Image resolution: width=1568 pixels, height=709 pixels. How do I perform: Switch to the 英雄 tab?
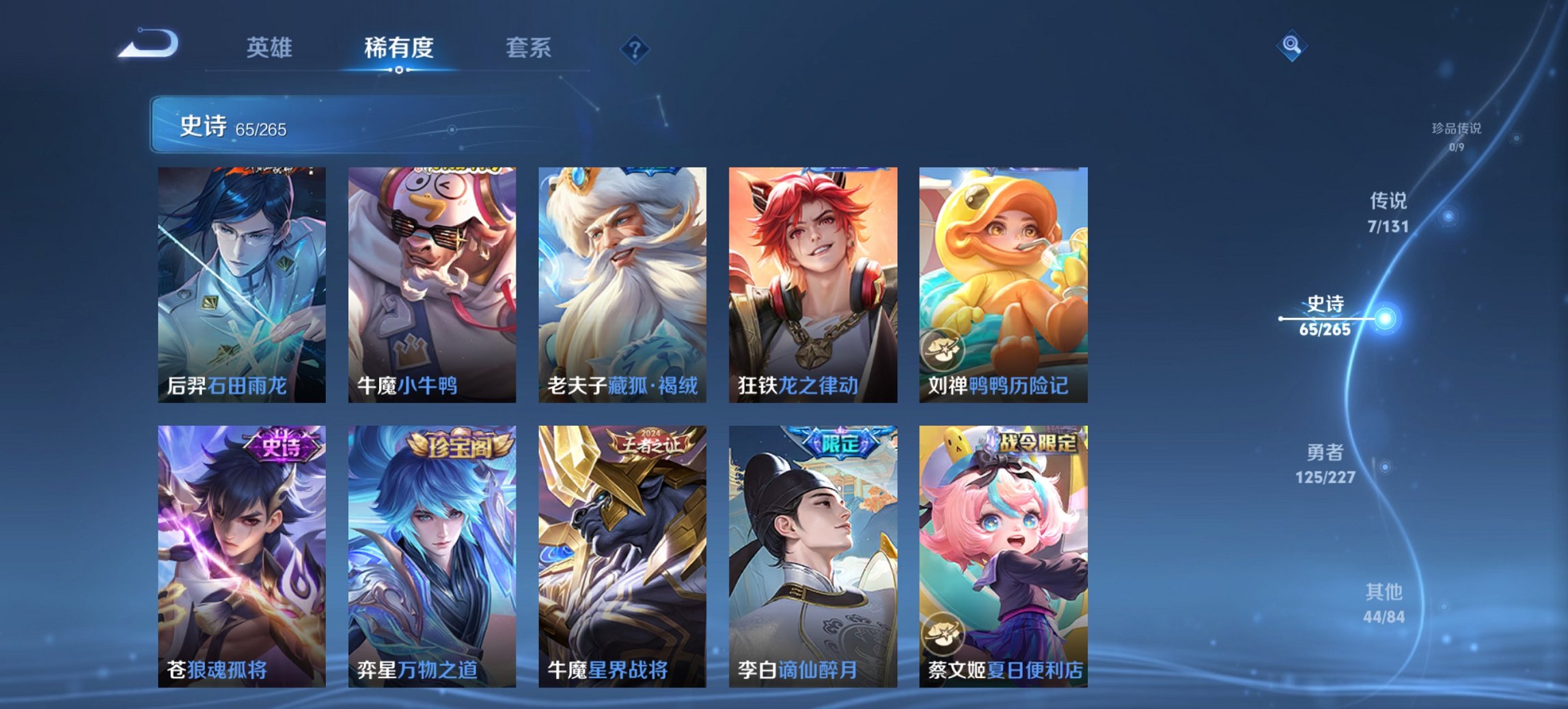pos(271,48)
